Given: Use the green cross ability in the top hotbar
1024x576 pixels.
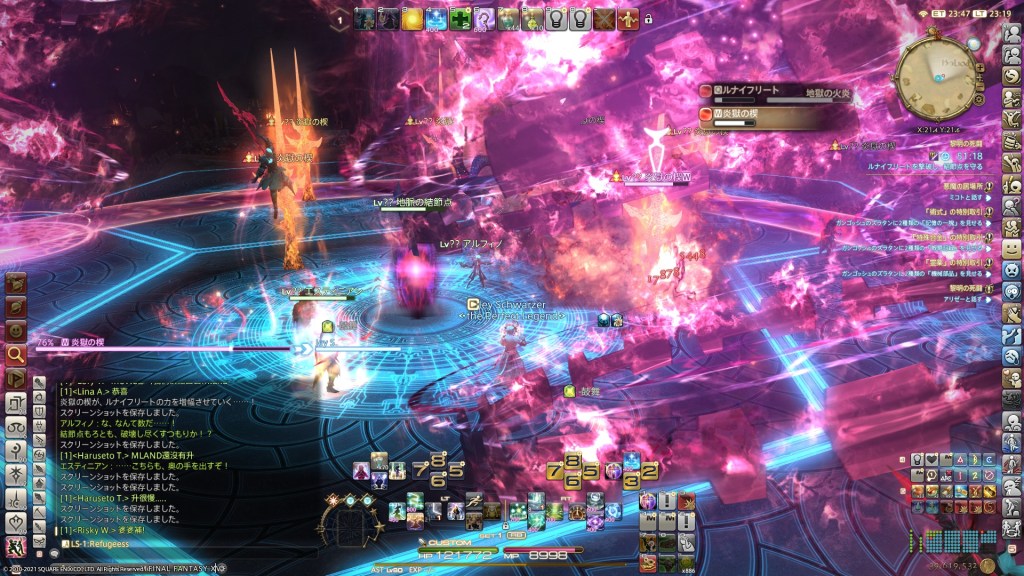Looking at the screenshot, I should point(460,18).
